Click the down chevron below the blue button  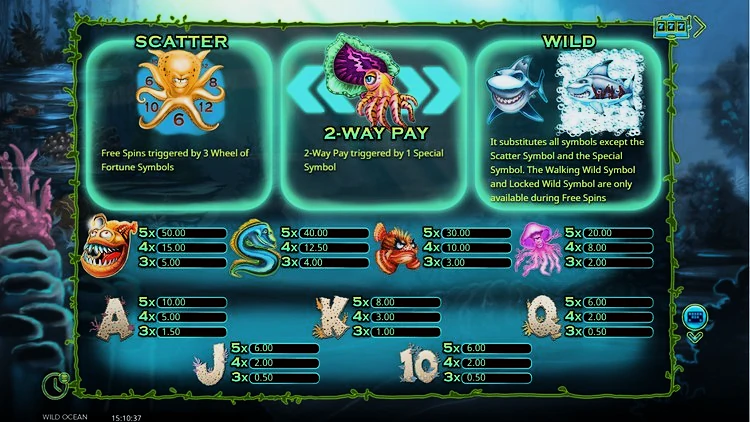694,338
